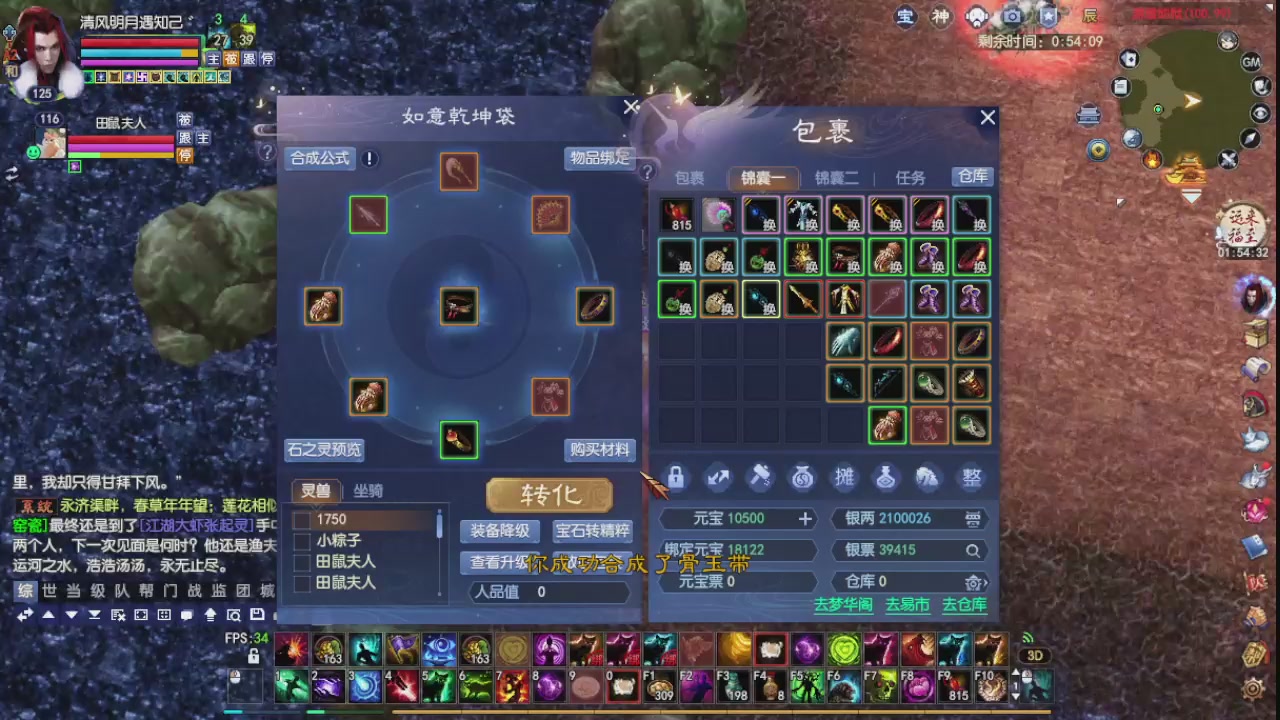The height and width of the screenshot is (720, 1280).
Task: Click the magnifier icon beside 银票 39415
Action: tap(973, 550)
